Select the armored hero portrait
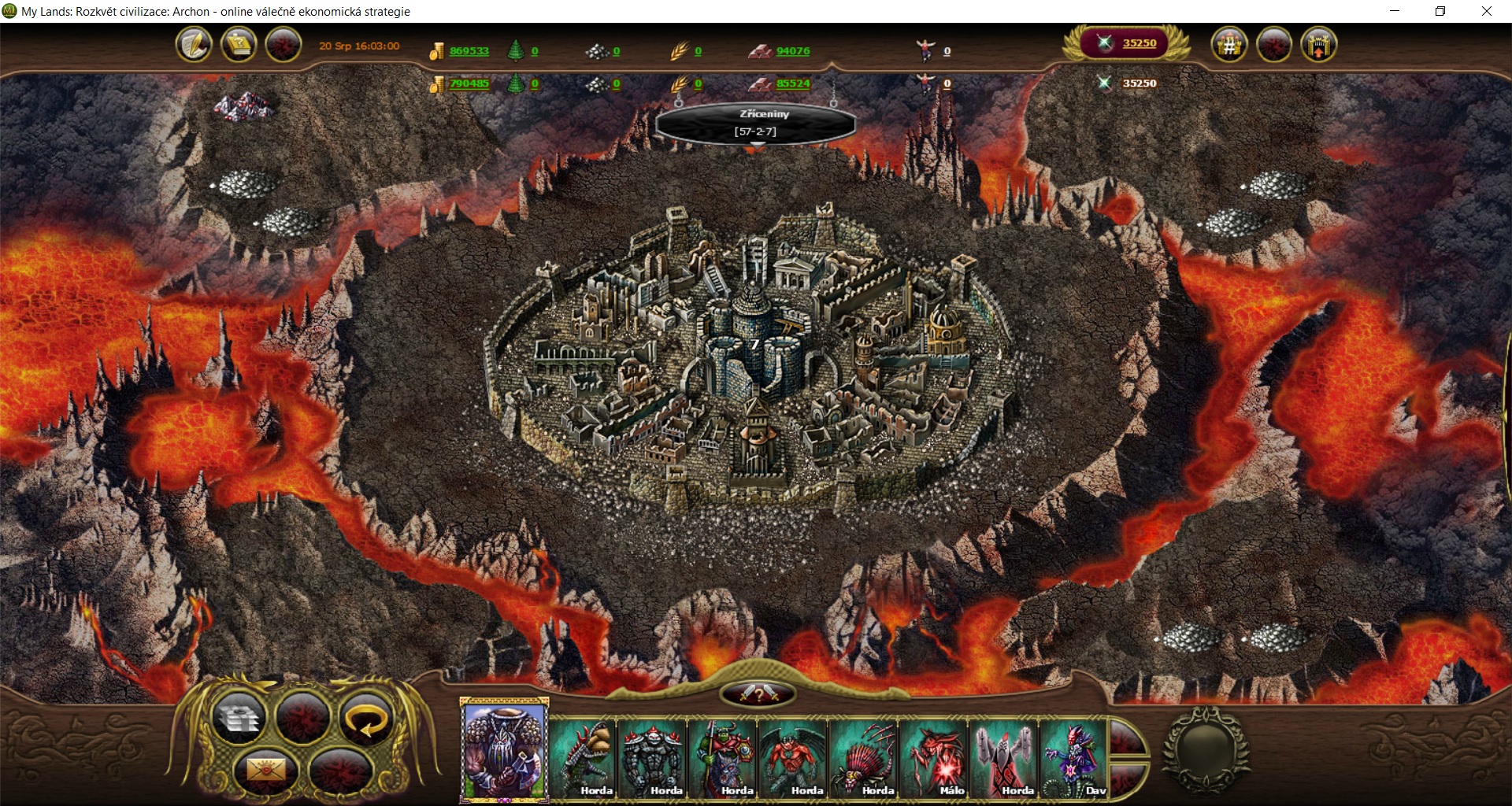This screenshot has height=806, width=1512. [x=504, y=749]
